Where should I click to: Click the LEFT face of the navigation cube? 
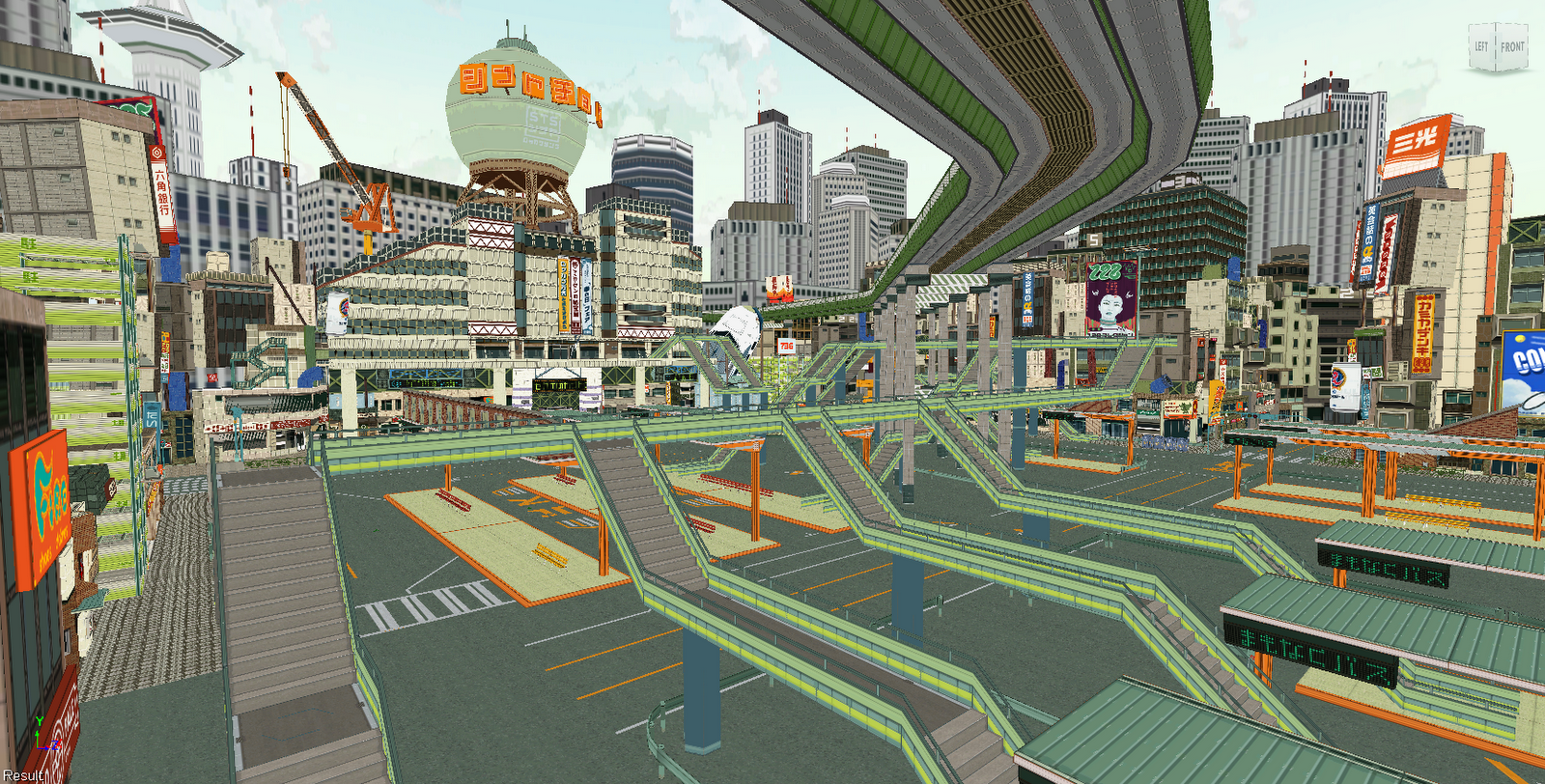click(x=1480, y=46)
